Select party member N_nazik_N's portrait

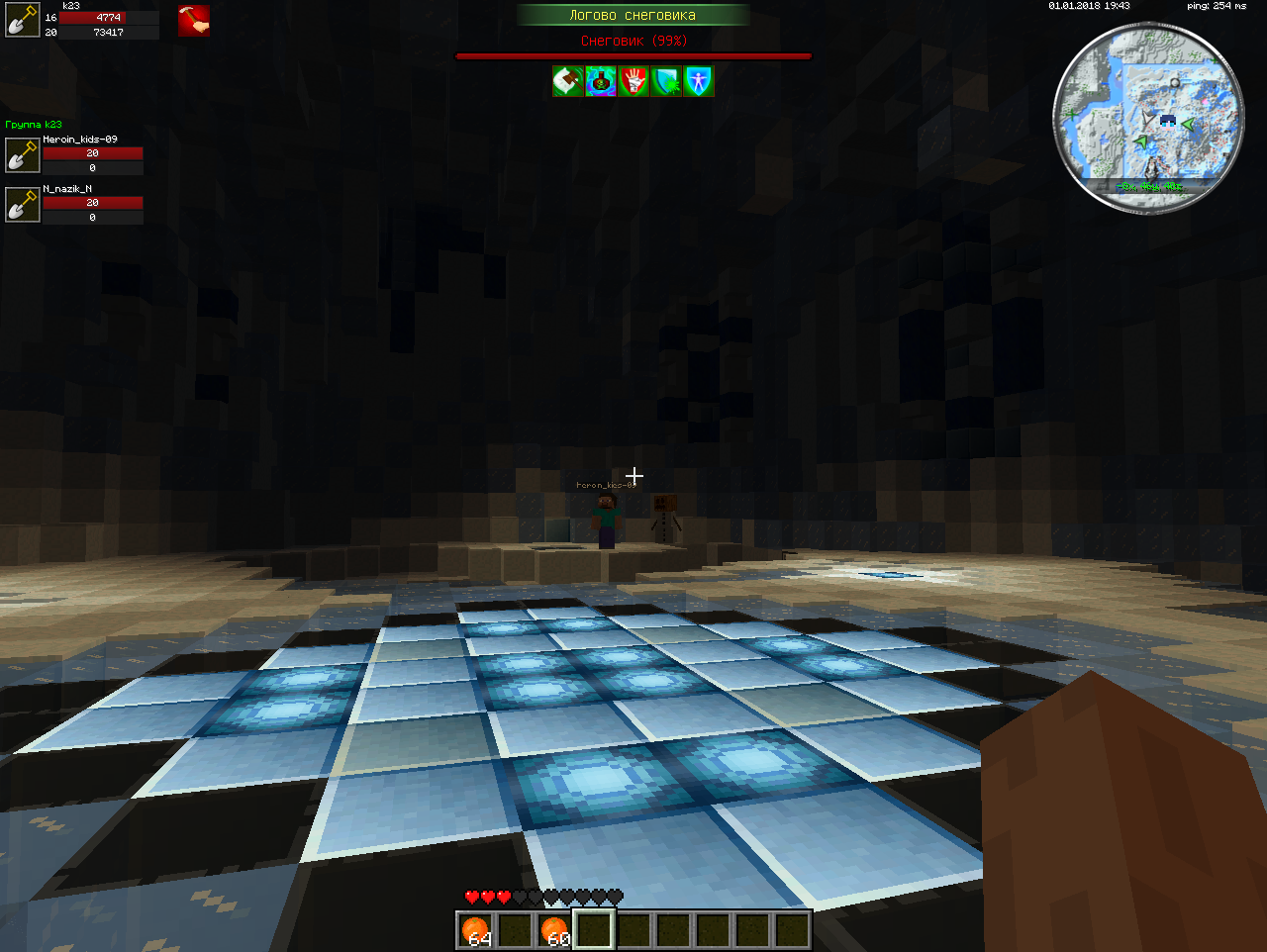(22, 205)
